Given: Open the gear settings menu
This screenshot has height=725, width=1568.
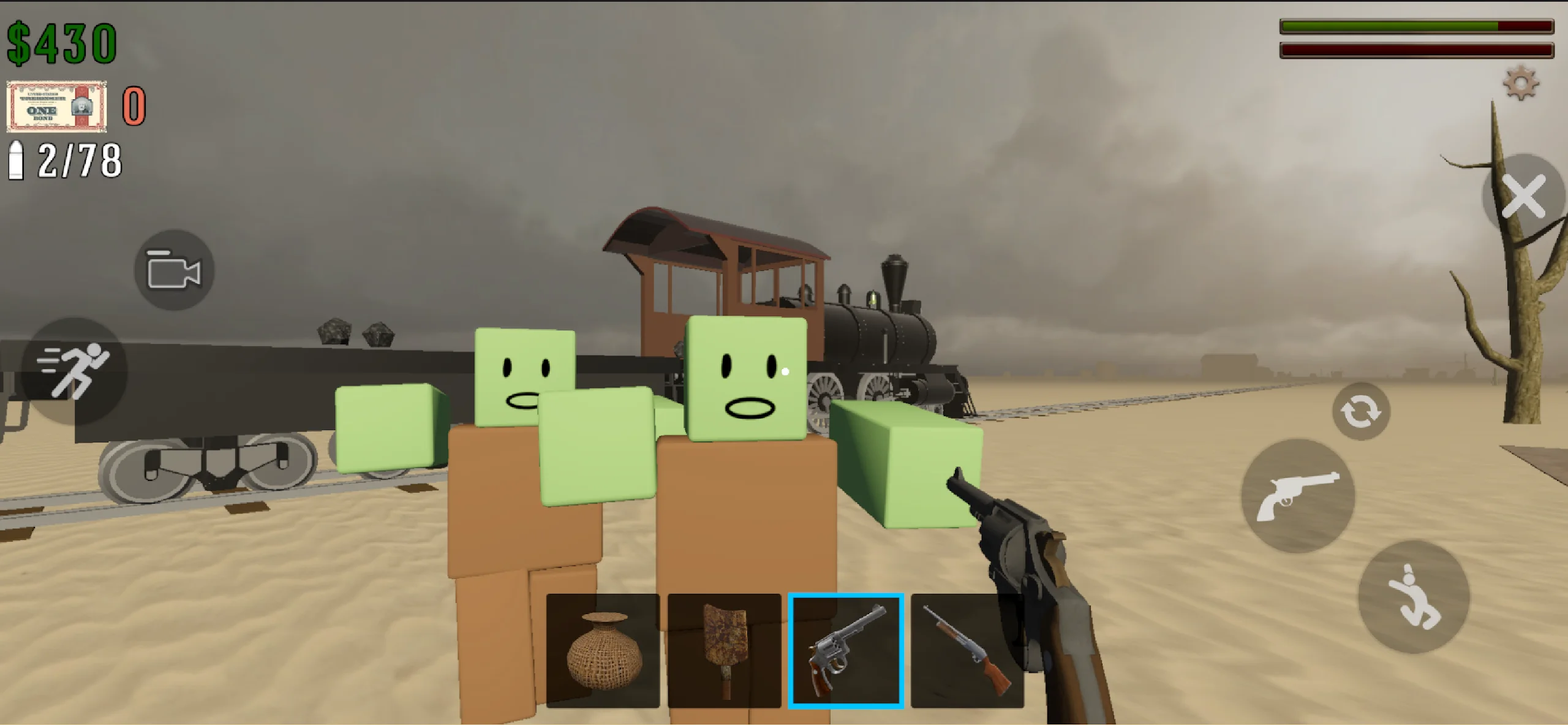Looking at the screenshot, I should coord(1520,84).
